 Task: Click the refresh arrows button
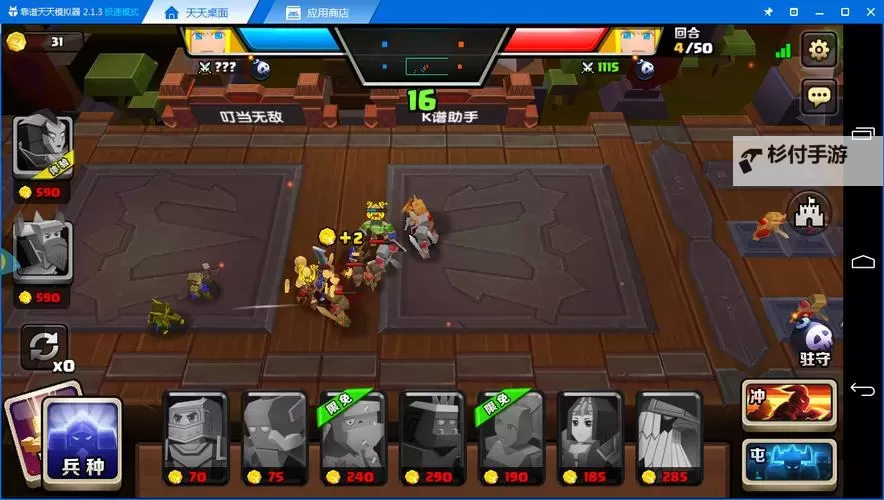coord(44,346)
